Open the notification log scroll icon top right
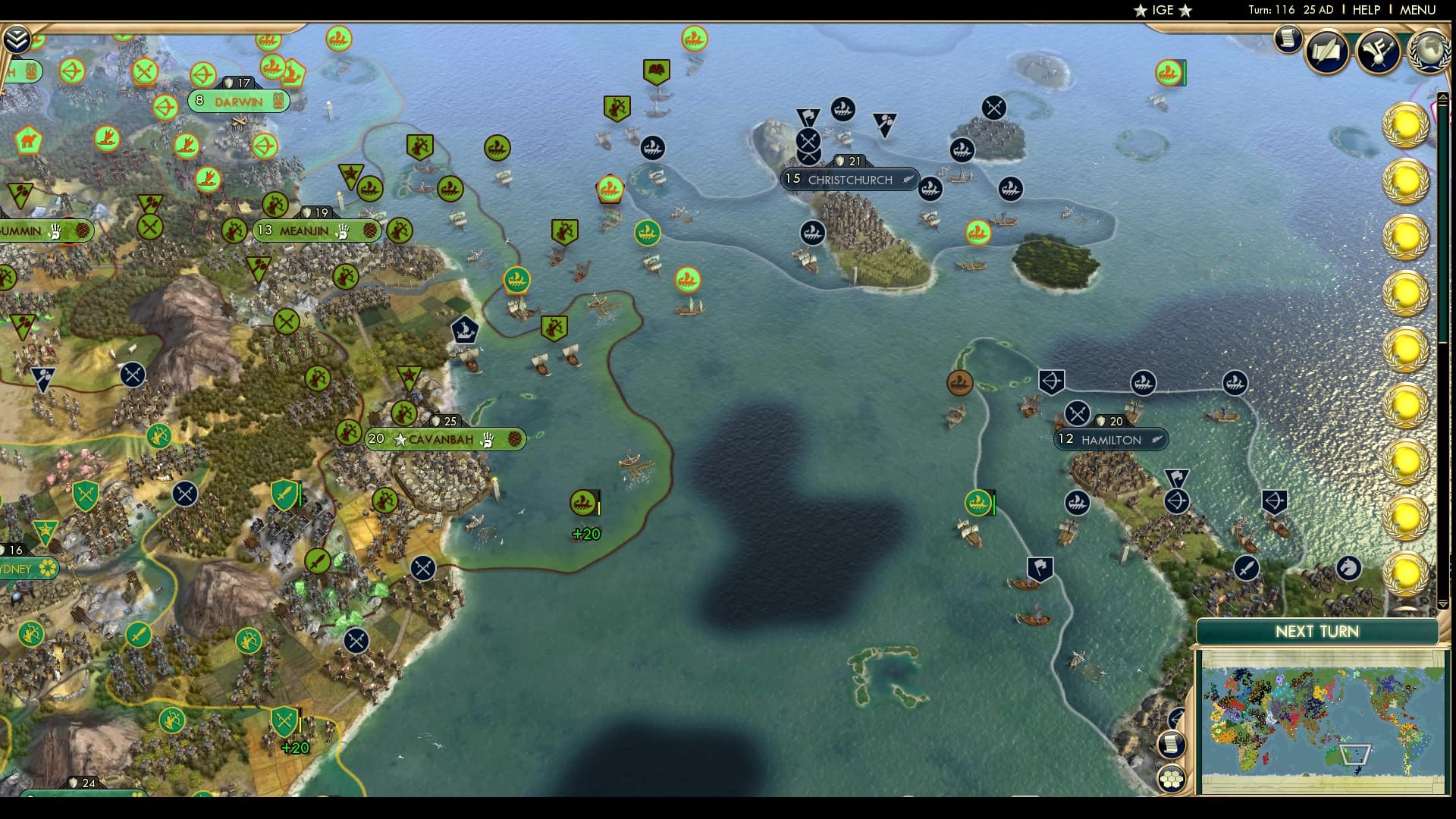The width and height of the screenshot is (1456, 819). pyautogui.click(x=1287, y=39)
